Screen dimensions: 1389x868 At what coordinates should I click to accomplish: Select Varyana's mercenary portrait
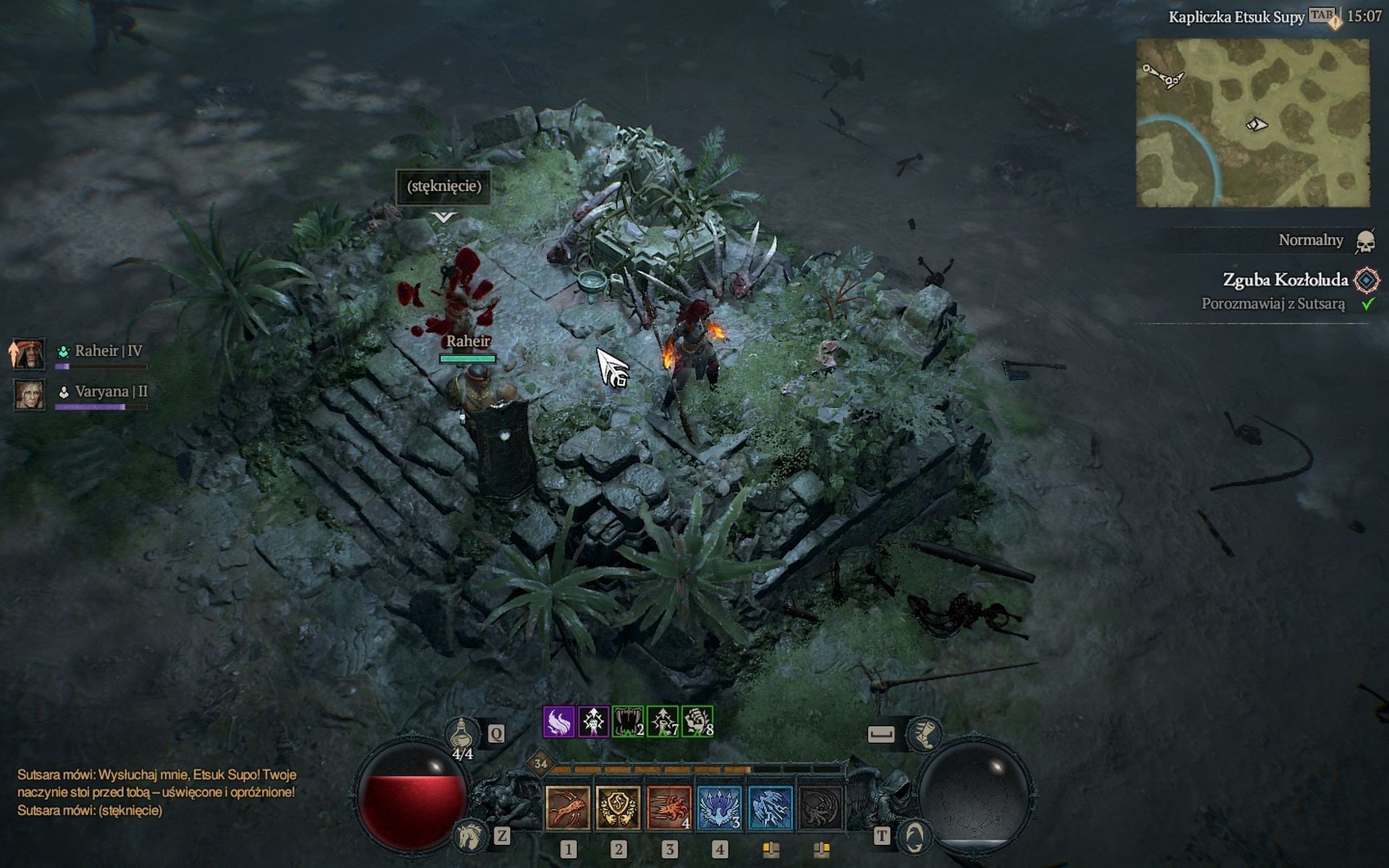(x=29, y=395)
